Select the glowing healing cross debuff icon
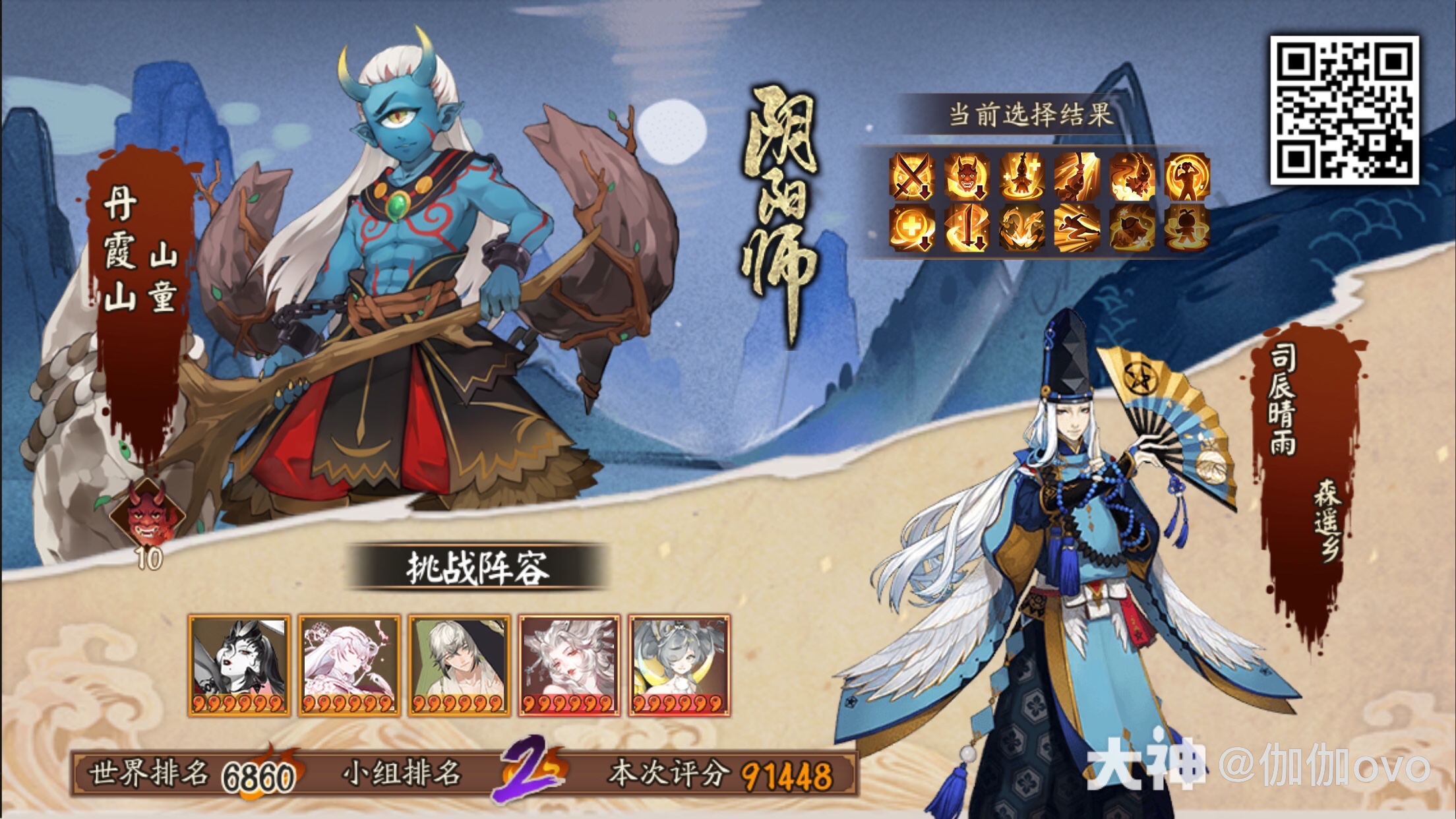This screenshot has width=1456, height=819. point(913,229)
